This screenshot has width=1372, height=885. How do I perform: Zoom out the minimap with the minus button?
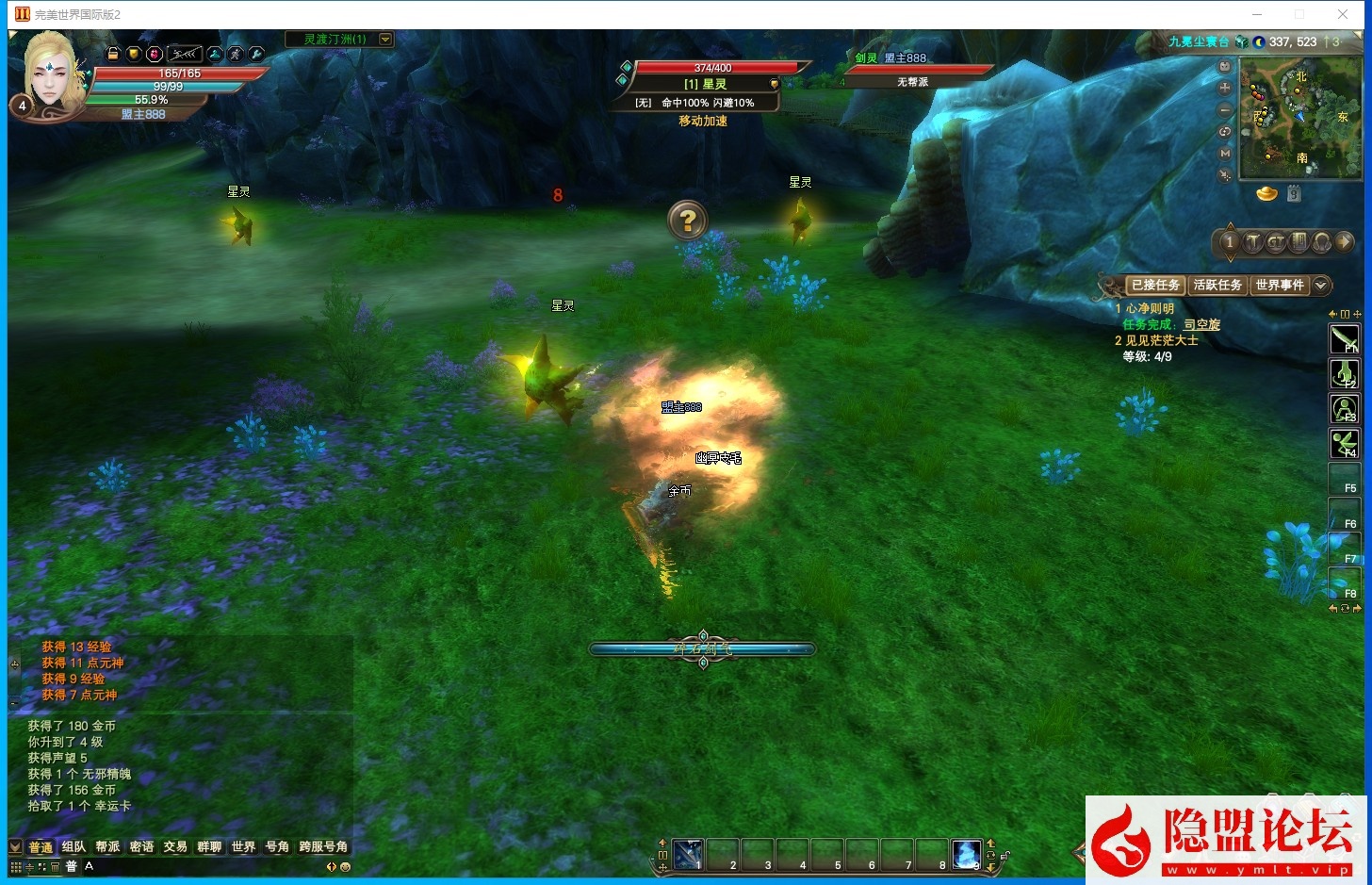(1225, 109)
